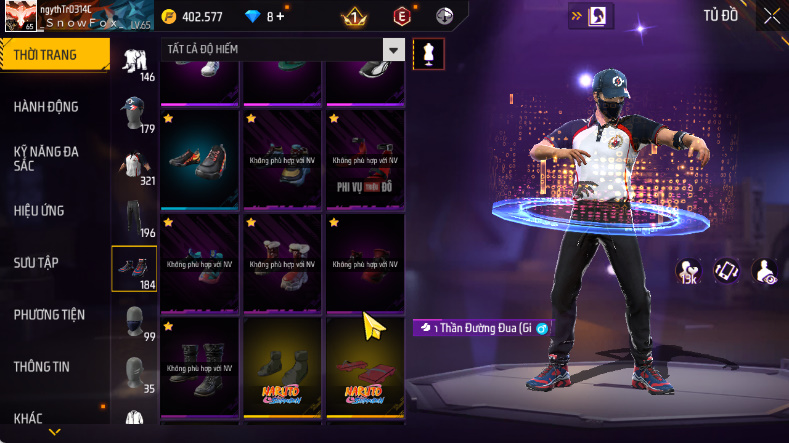789x443 pixels.
Task: Close the wardrobe with the X button
Action: (772, 16)
